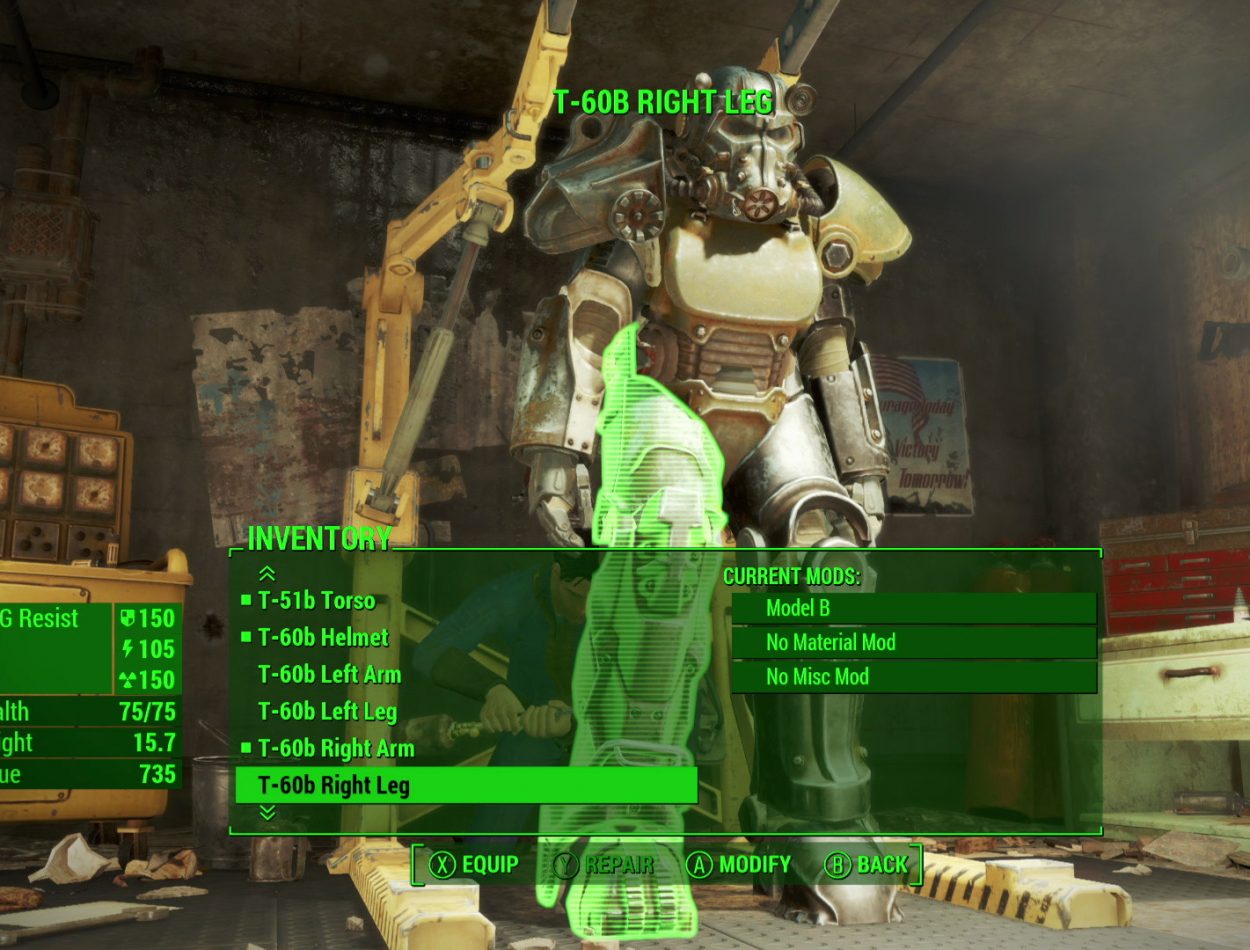This screenshot has width=1250, height=950.
Task: Click the highlighted T-60b Right Leg row
Action: coord(465,785)
